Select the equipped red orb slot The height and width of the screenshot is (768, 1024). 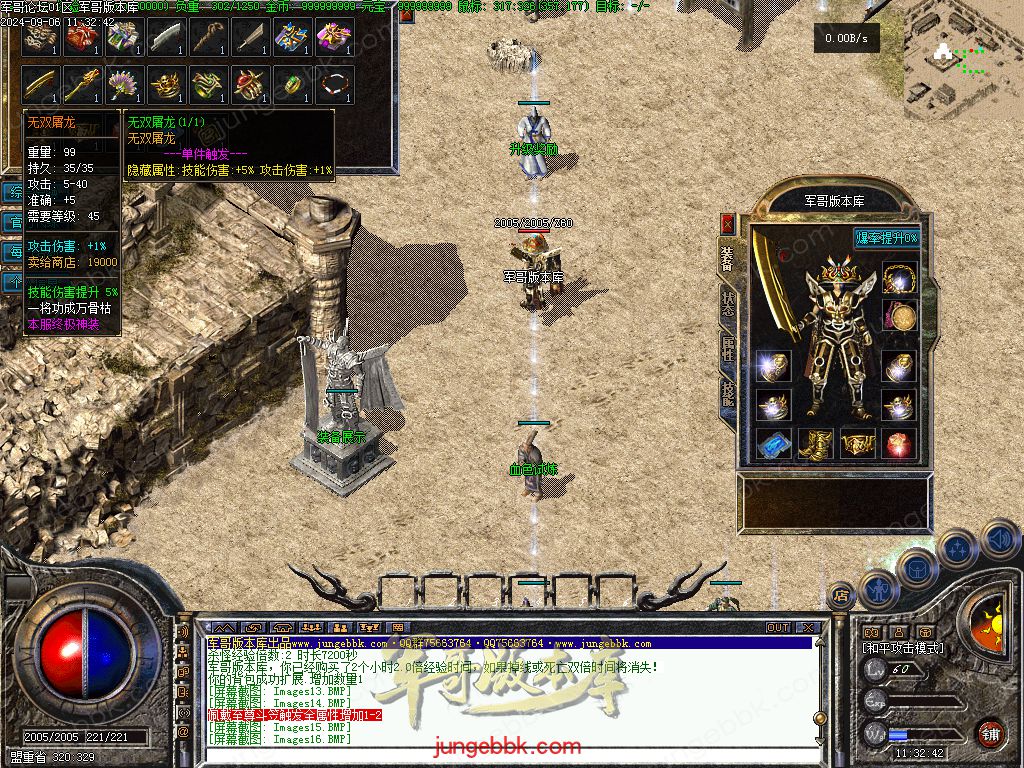coord(900,444)
